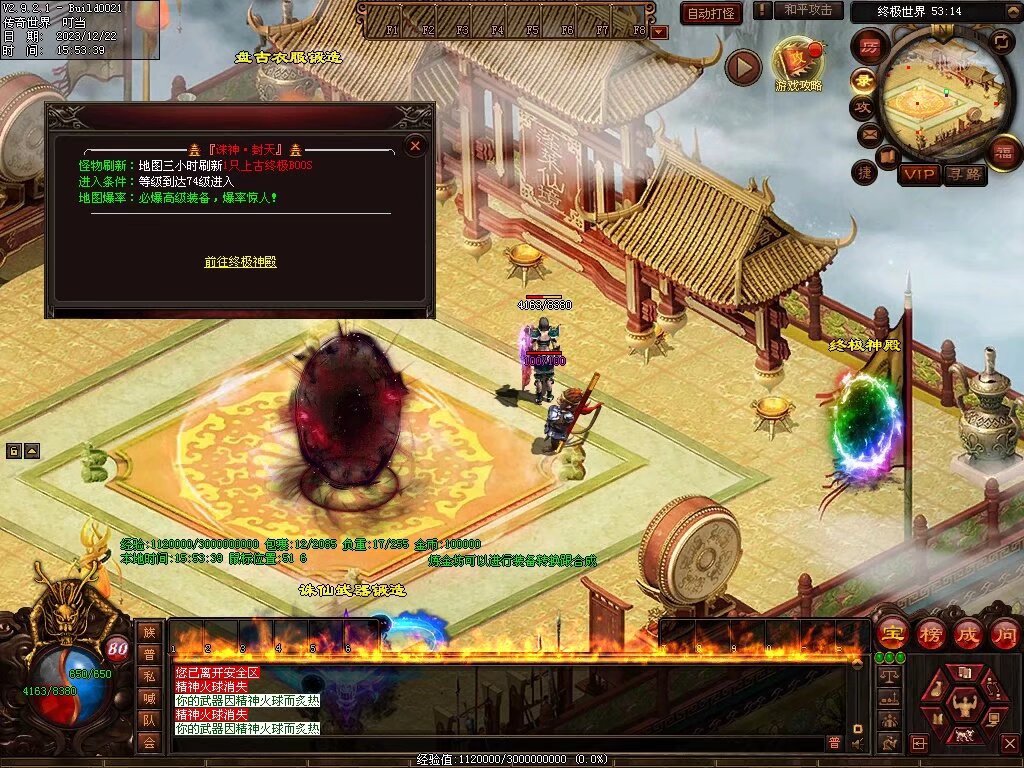Open the 游戏攻略 game guide icon
Image resolution: width=1024 pixels, height=768 pixels.
pos(798,64)
